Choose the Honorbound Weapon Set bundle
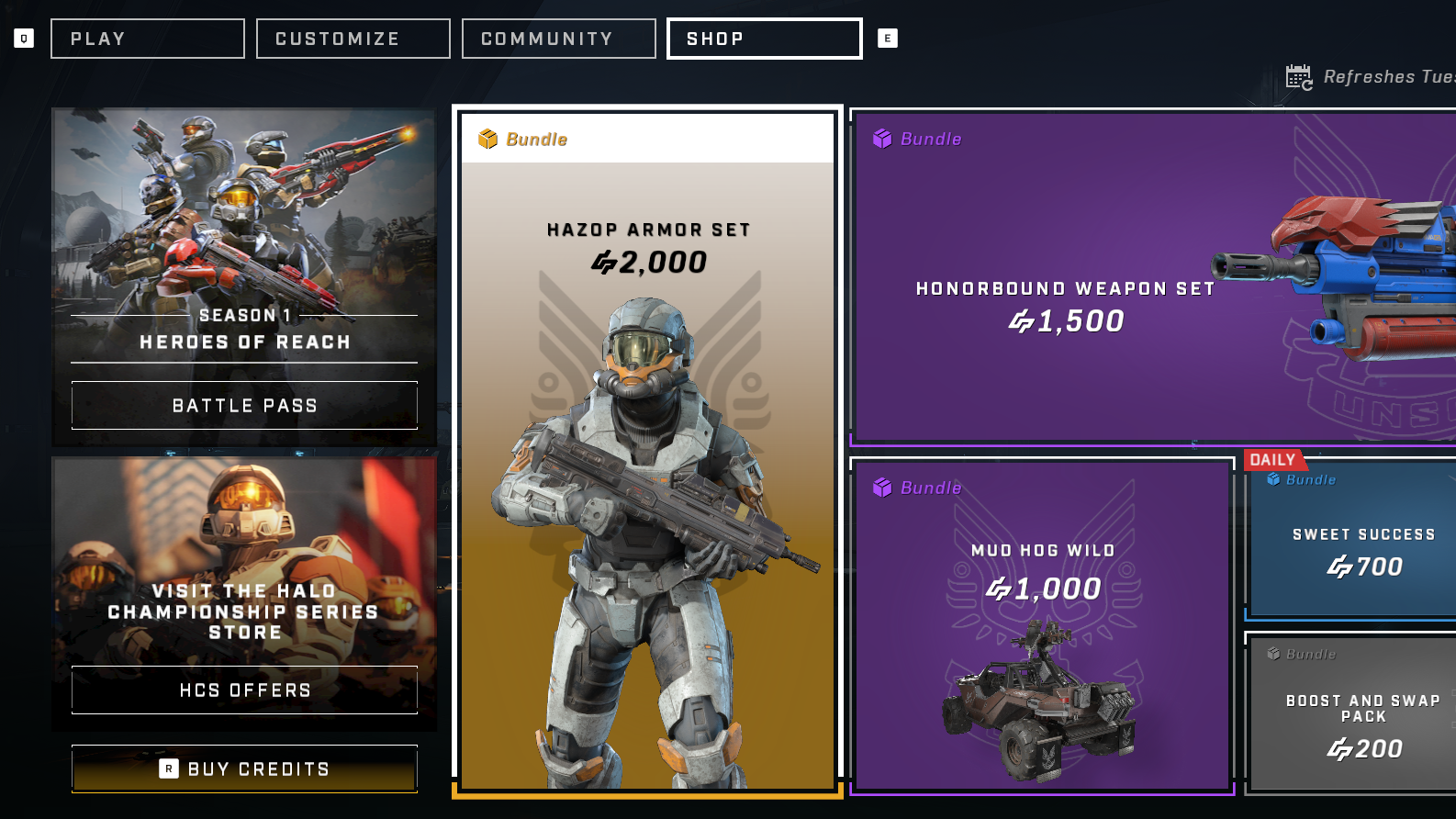1456x819 pixels. [x=1152, y=277]
